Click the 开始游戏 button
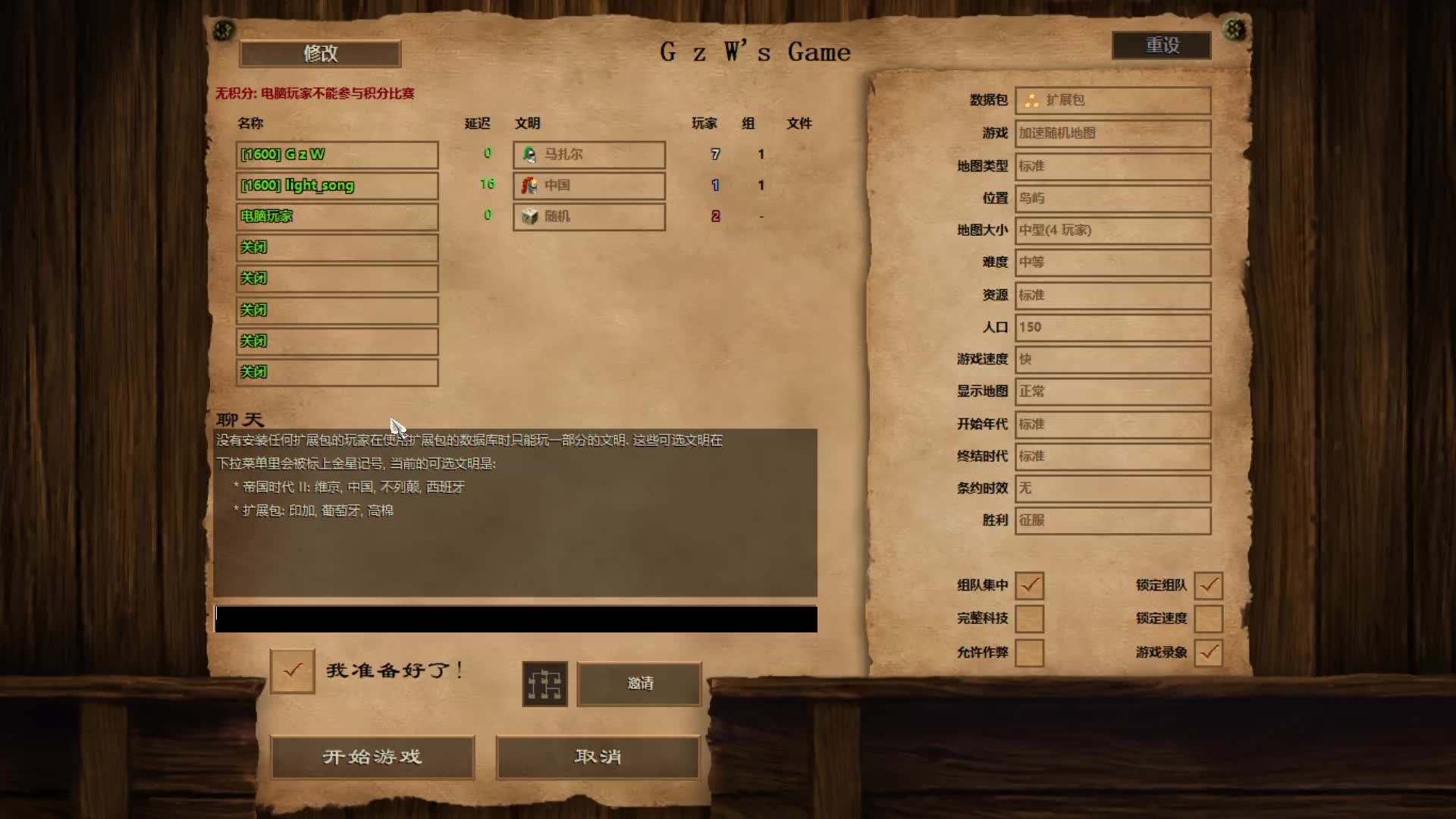This screenshot has height=819, width=1456. click(x=372, y=757)
